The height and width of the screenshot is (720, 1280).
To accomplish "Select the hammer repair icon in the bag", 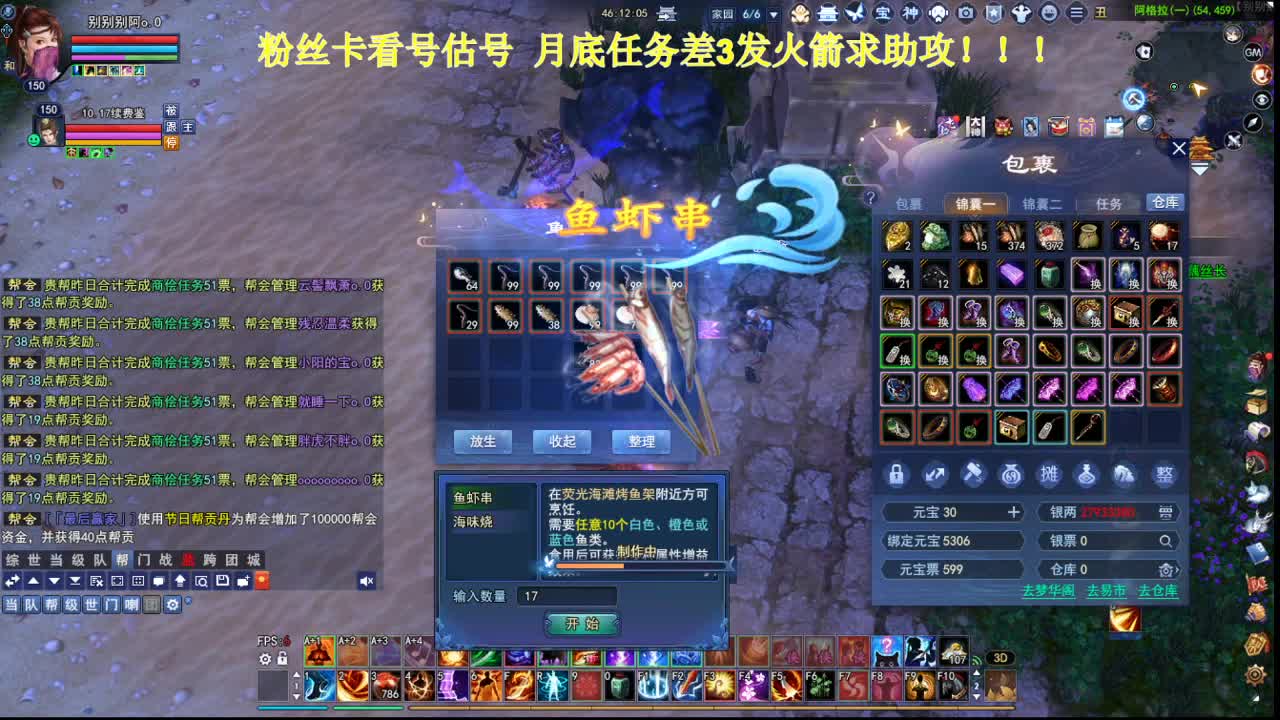I will point(974,474).
